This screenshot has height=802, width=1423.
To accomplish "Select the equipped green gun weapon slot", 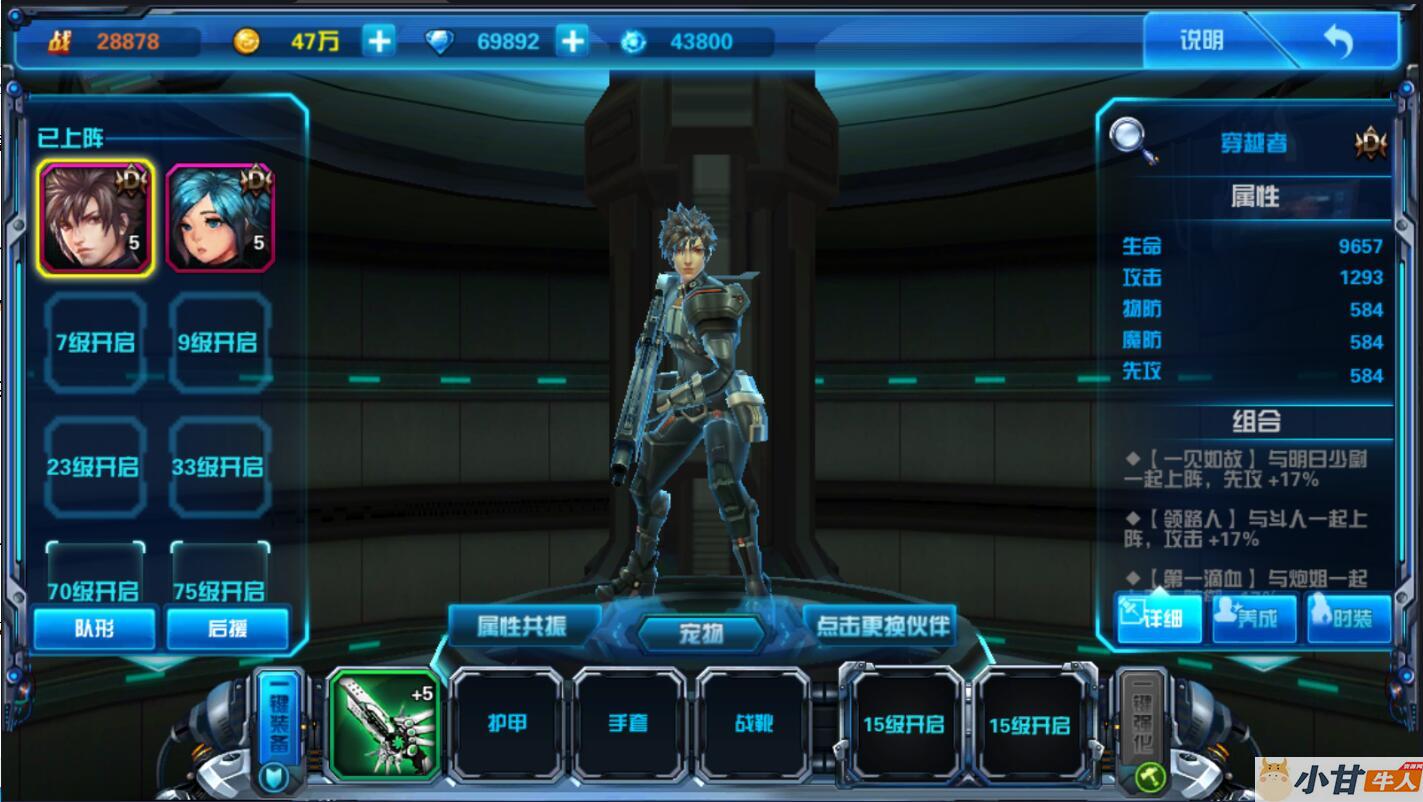I will pyautogui.click(x=383, y=724).
